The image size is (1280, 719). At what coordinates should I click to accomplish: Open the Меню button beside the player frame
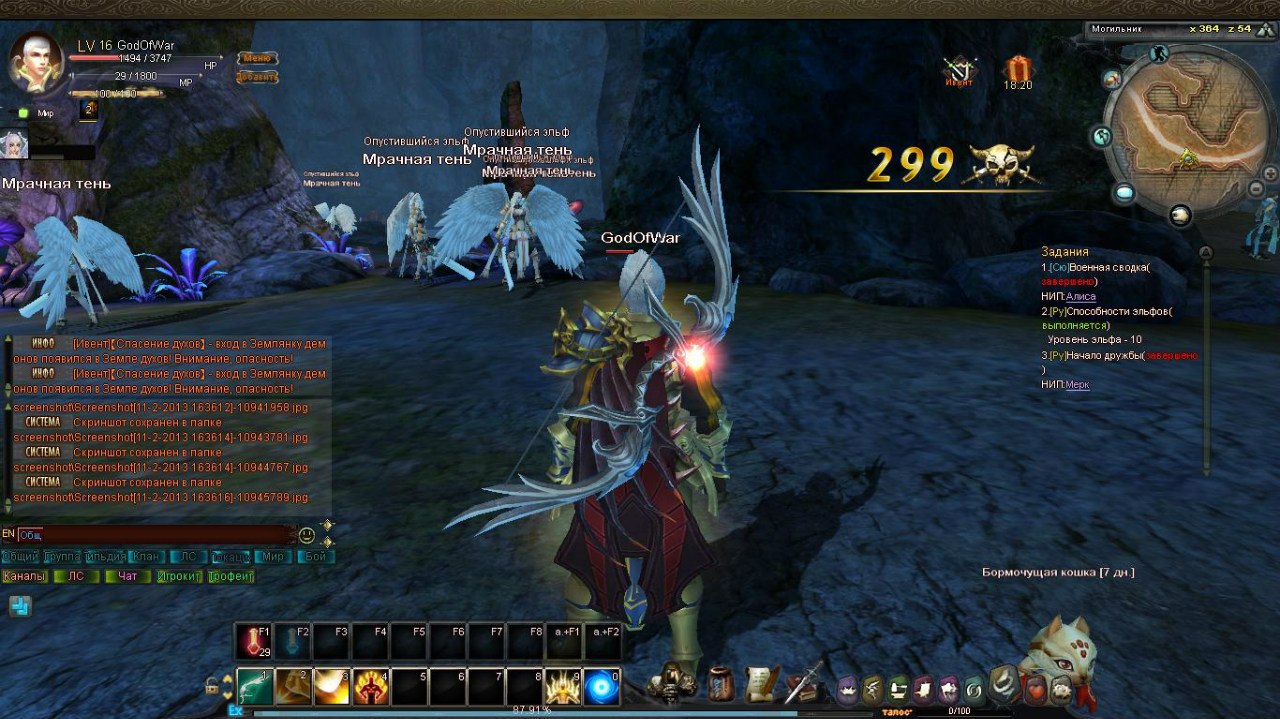pyautogui.click(x=257, y=59)
